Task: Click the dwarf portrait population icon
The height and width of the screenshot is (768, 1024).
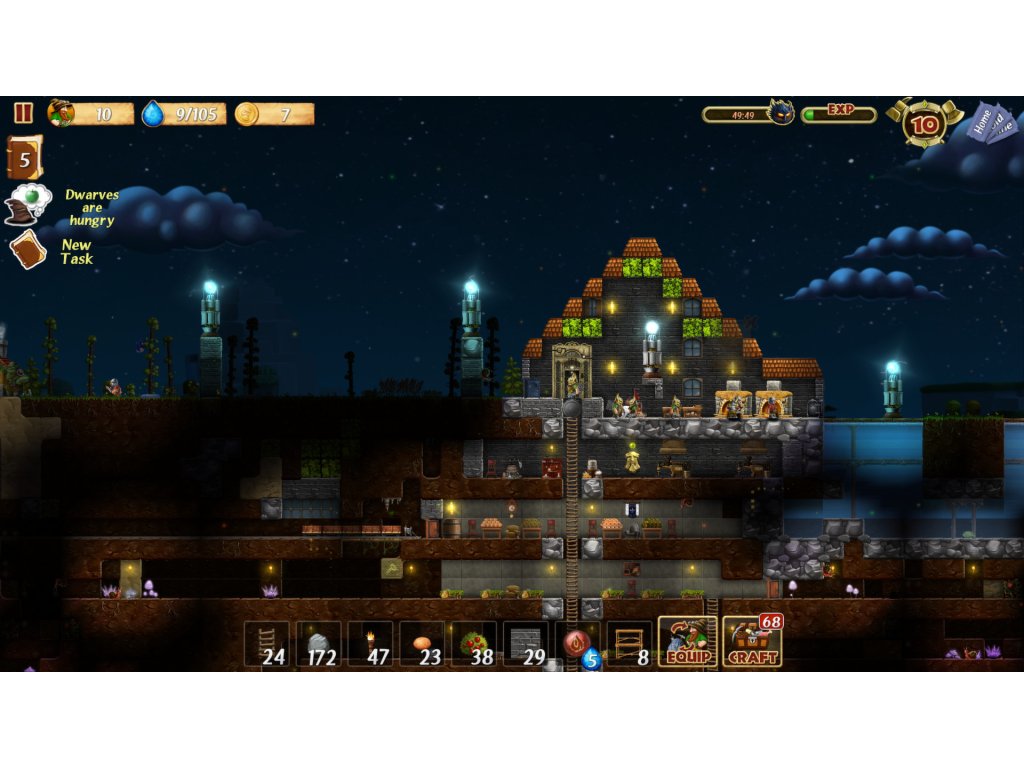Action: [x=61, y=113]
